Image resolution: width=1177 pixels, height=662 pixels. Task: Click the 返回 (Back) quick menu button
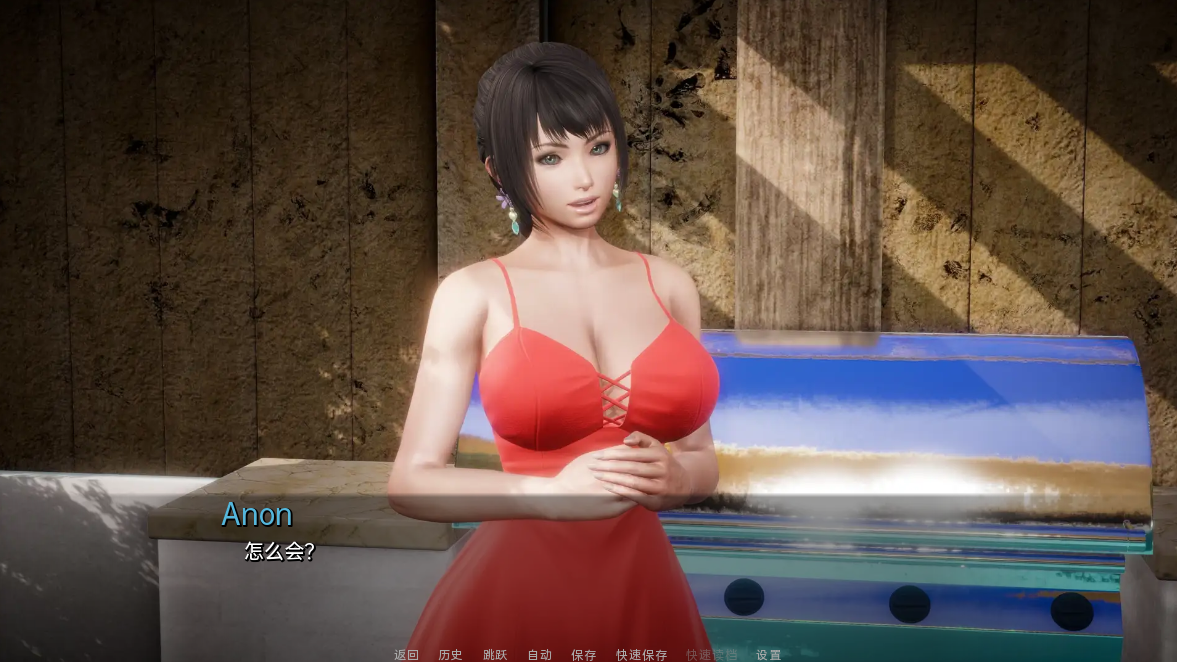406,655
